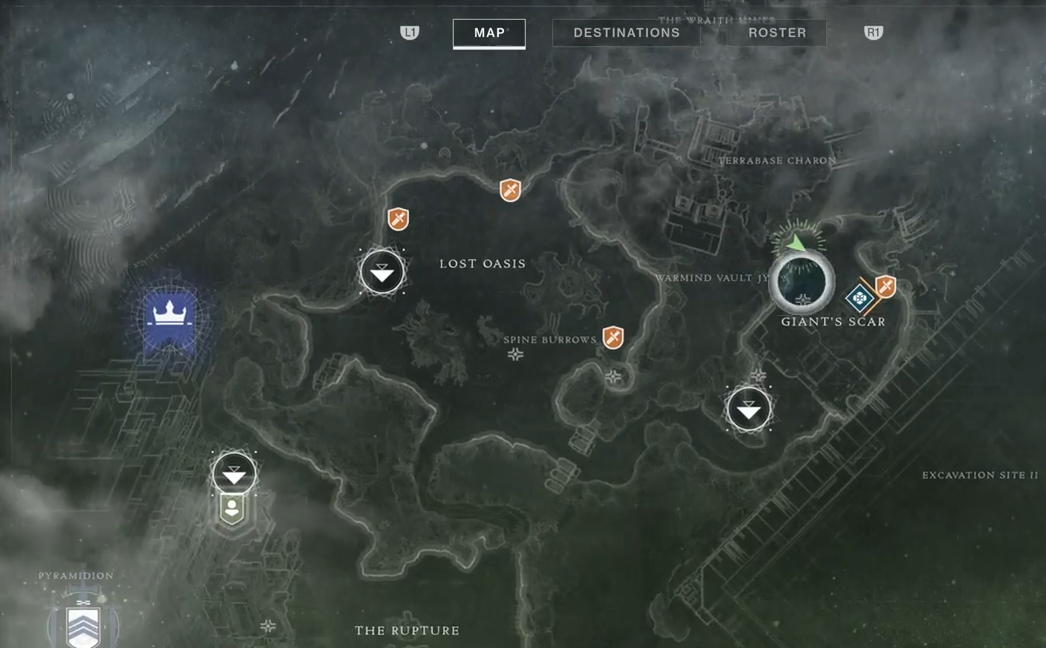Select the adventure marker beside Spine Burrows
Image resolution: width=1046 pixels, height=648 pixels.
[x=613, y=338]
